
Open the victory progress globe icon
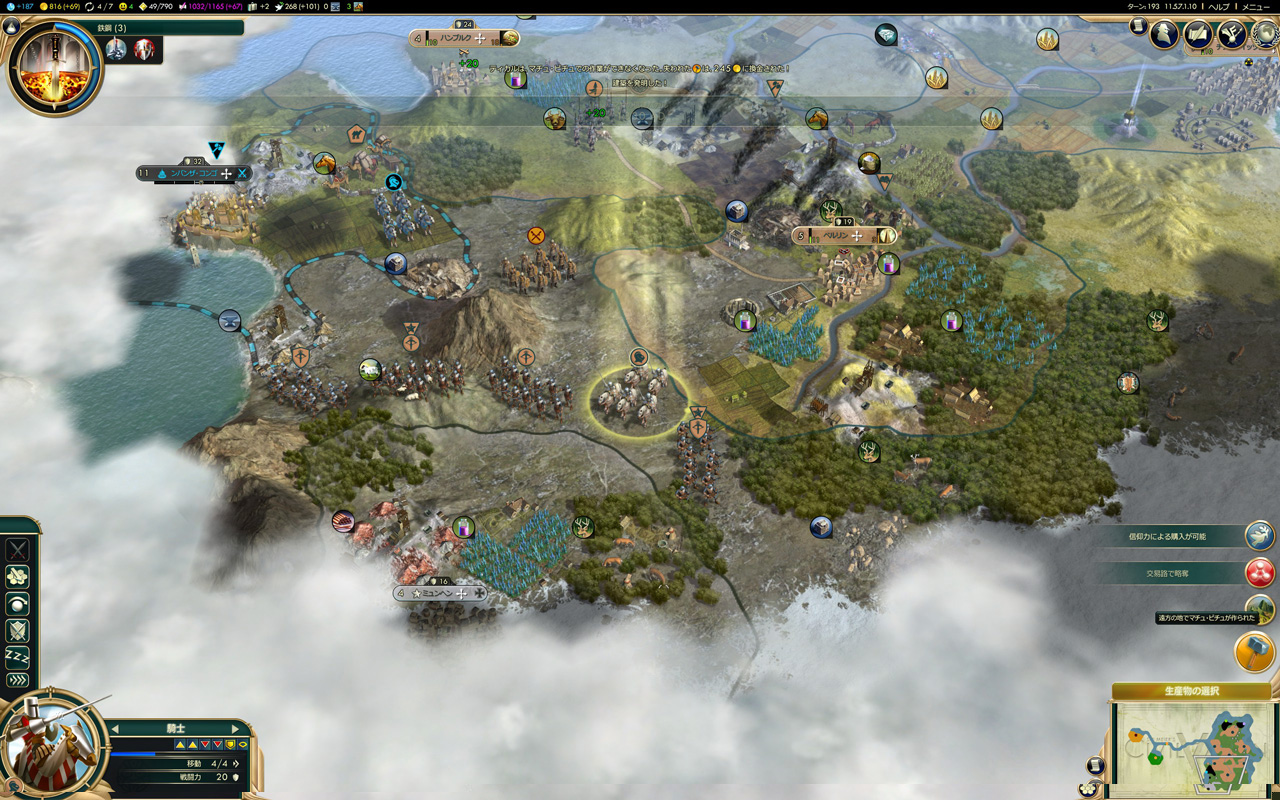1264,33
